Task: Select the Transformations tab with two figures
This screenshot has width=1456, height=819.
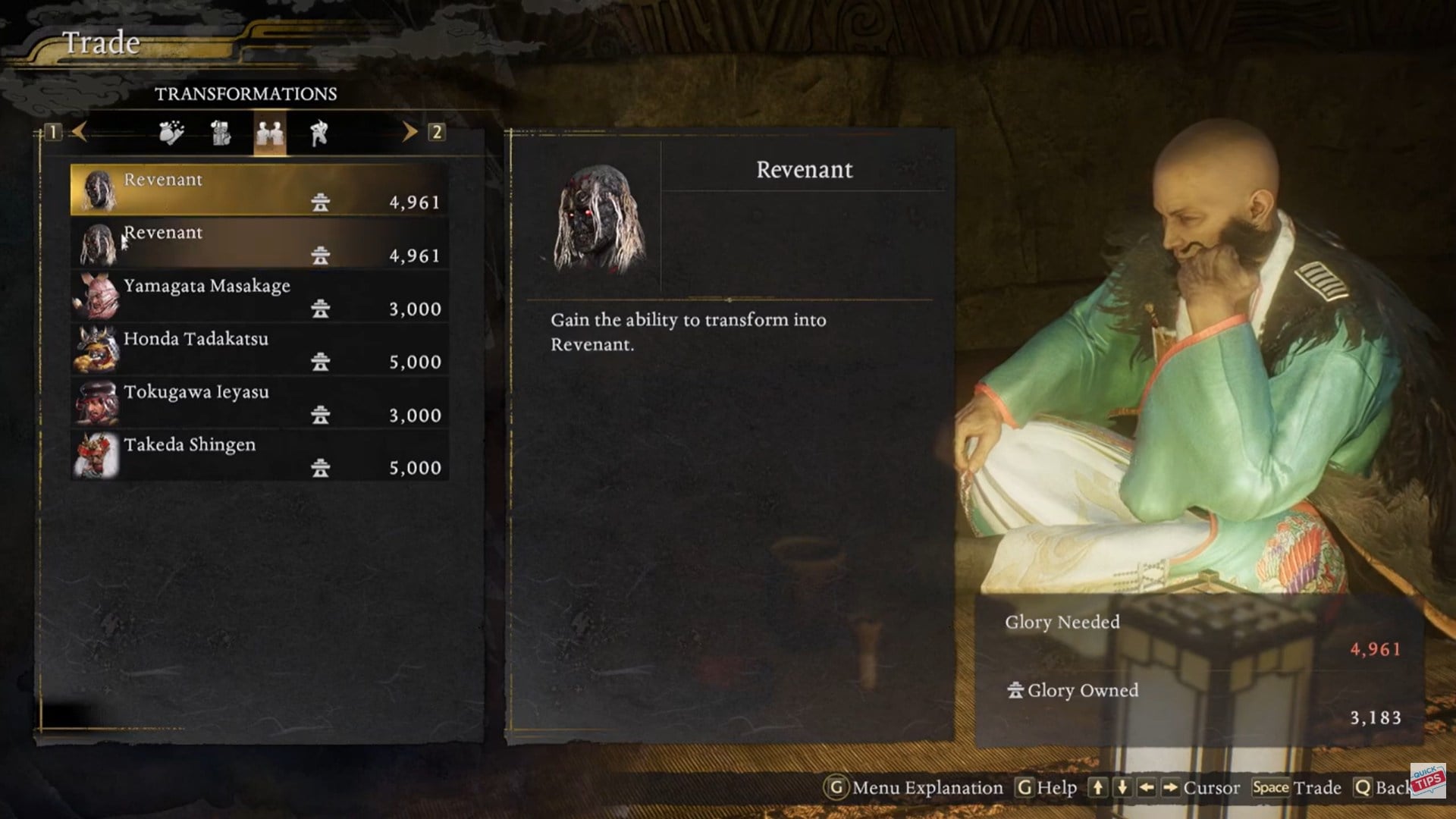Action: click(x=270, y=133)
